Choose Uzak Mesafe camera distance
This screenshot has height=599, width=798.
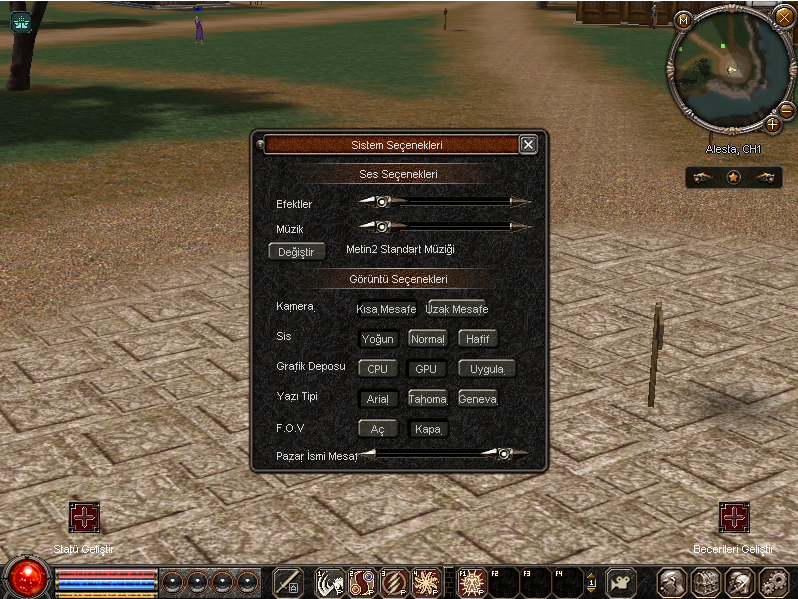[456, 309]
